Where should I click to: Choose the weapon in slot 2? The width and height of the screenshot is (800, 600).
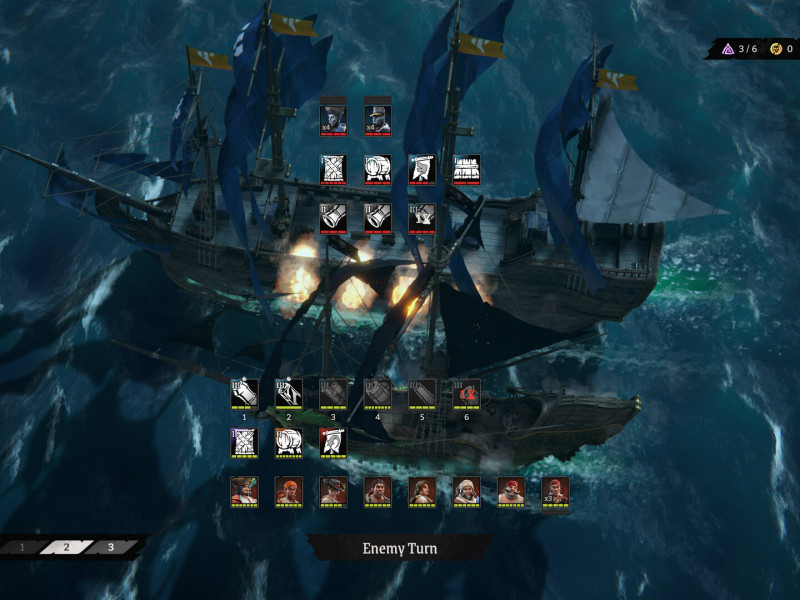click(289, 394)
